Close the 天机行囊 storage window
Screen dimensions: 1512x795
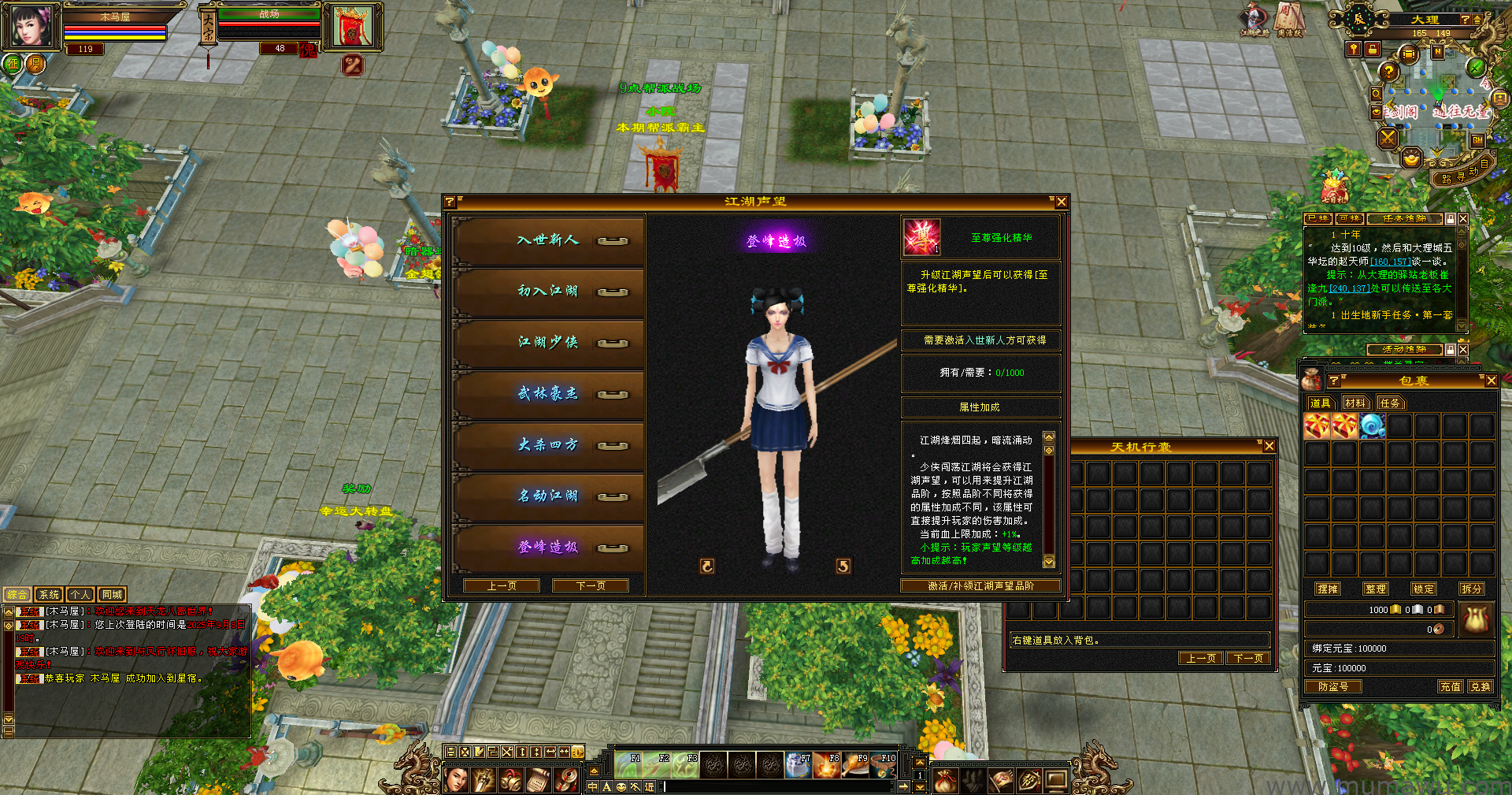click(1269, 447)
